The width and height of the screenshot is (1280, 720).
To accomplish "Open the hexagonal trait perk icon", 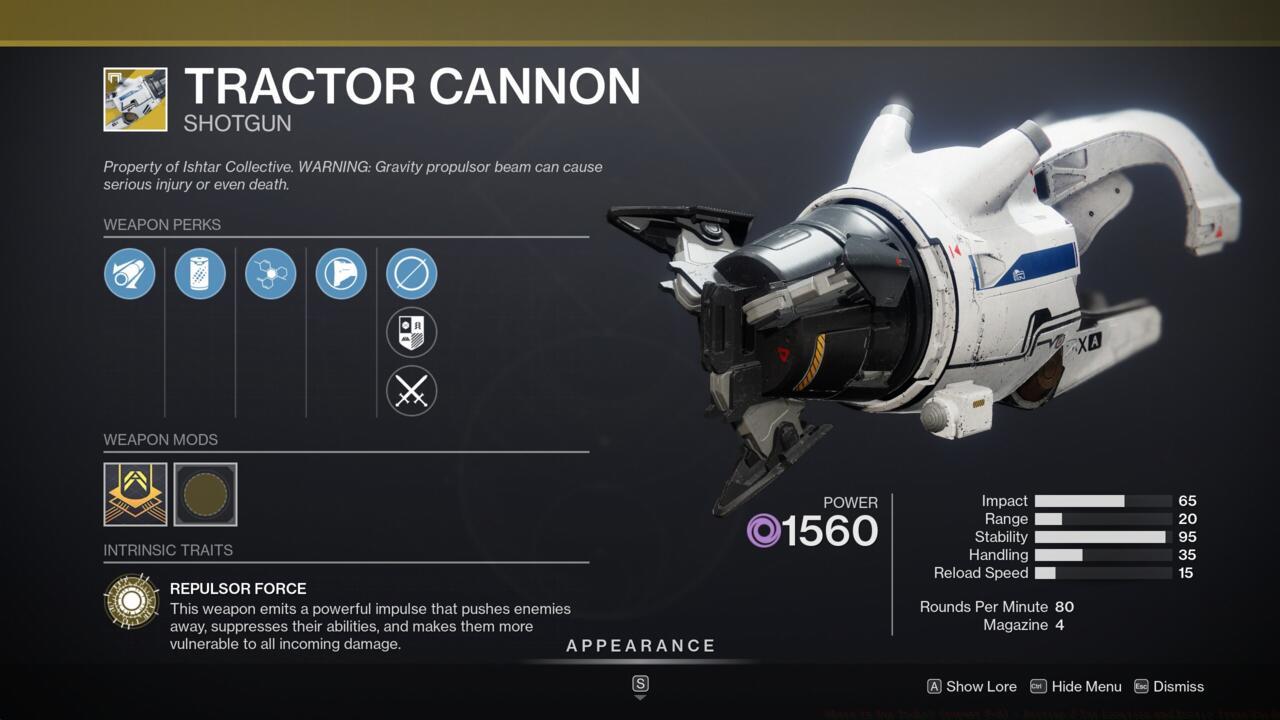I will pos(270,273).
